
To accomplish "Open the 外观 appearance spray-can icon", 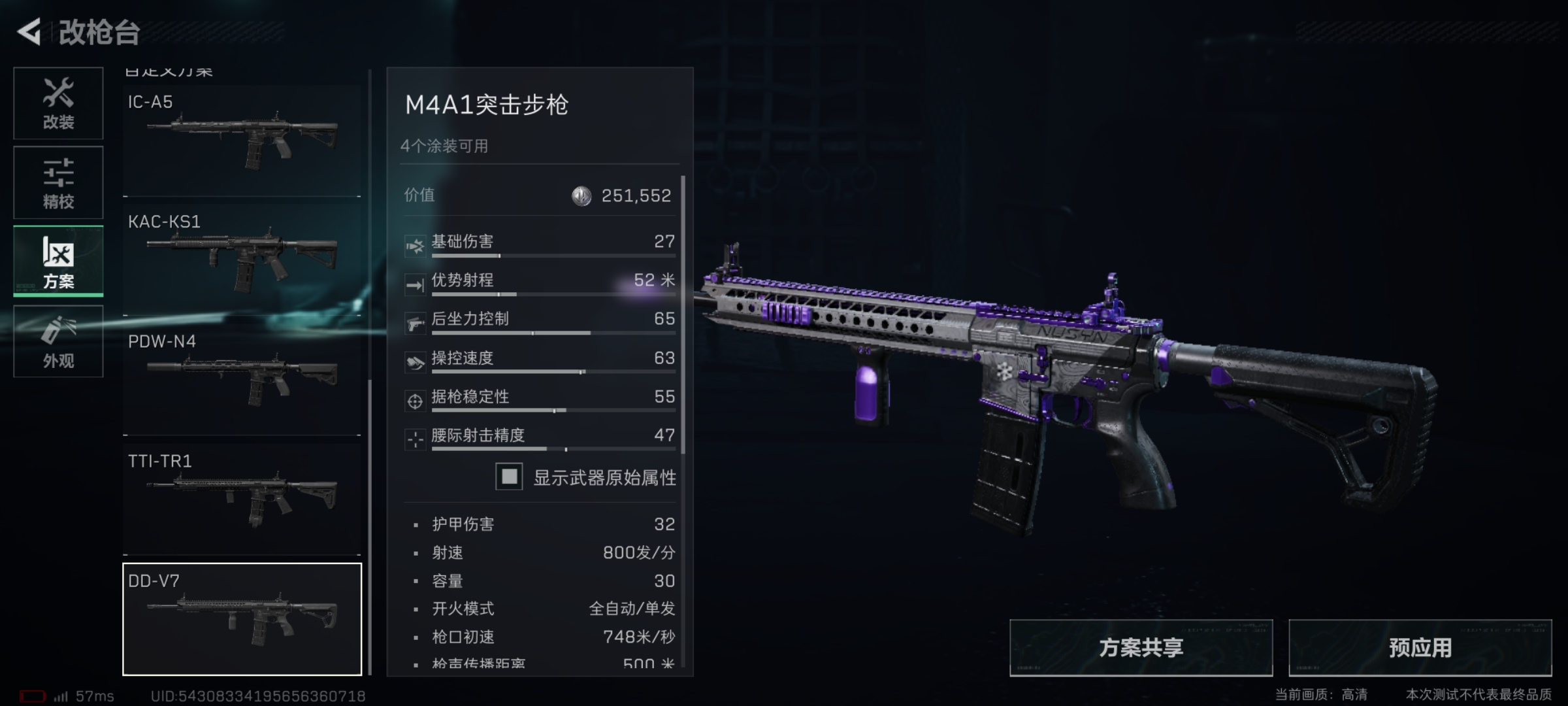I will (x=57, y=340).
